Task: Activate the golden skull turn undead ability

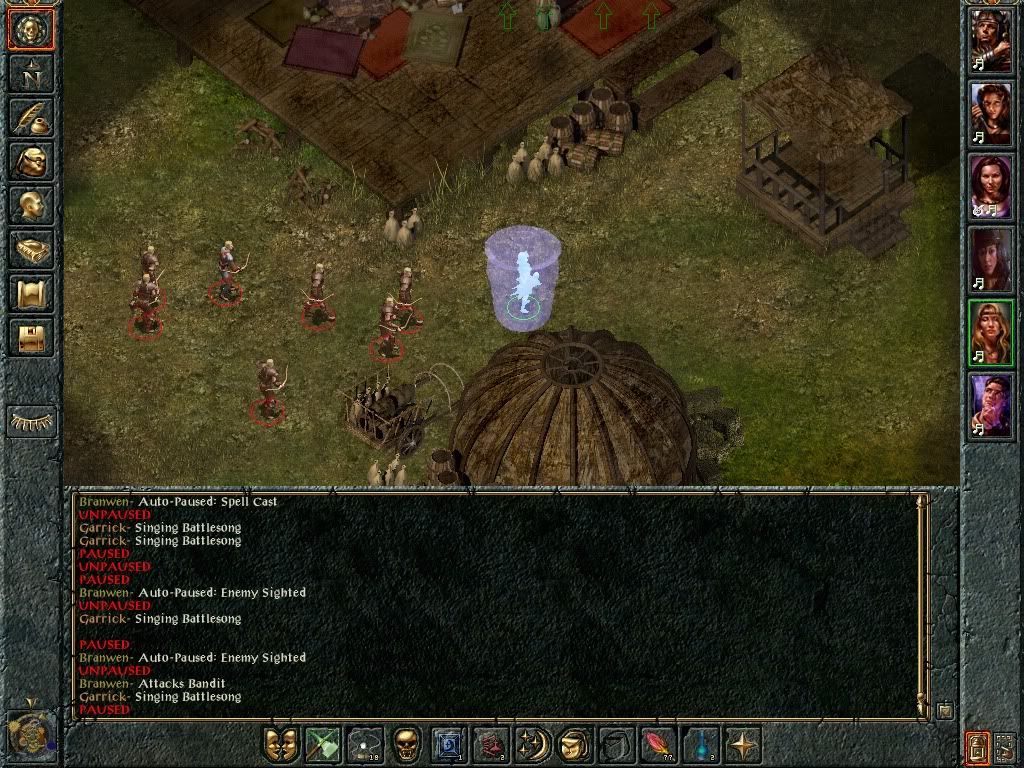Action: pos(408,745)
